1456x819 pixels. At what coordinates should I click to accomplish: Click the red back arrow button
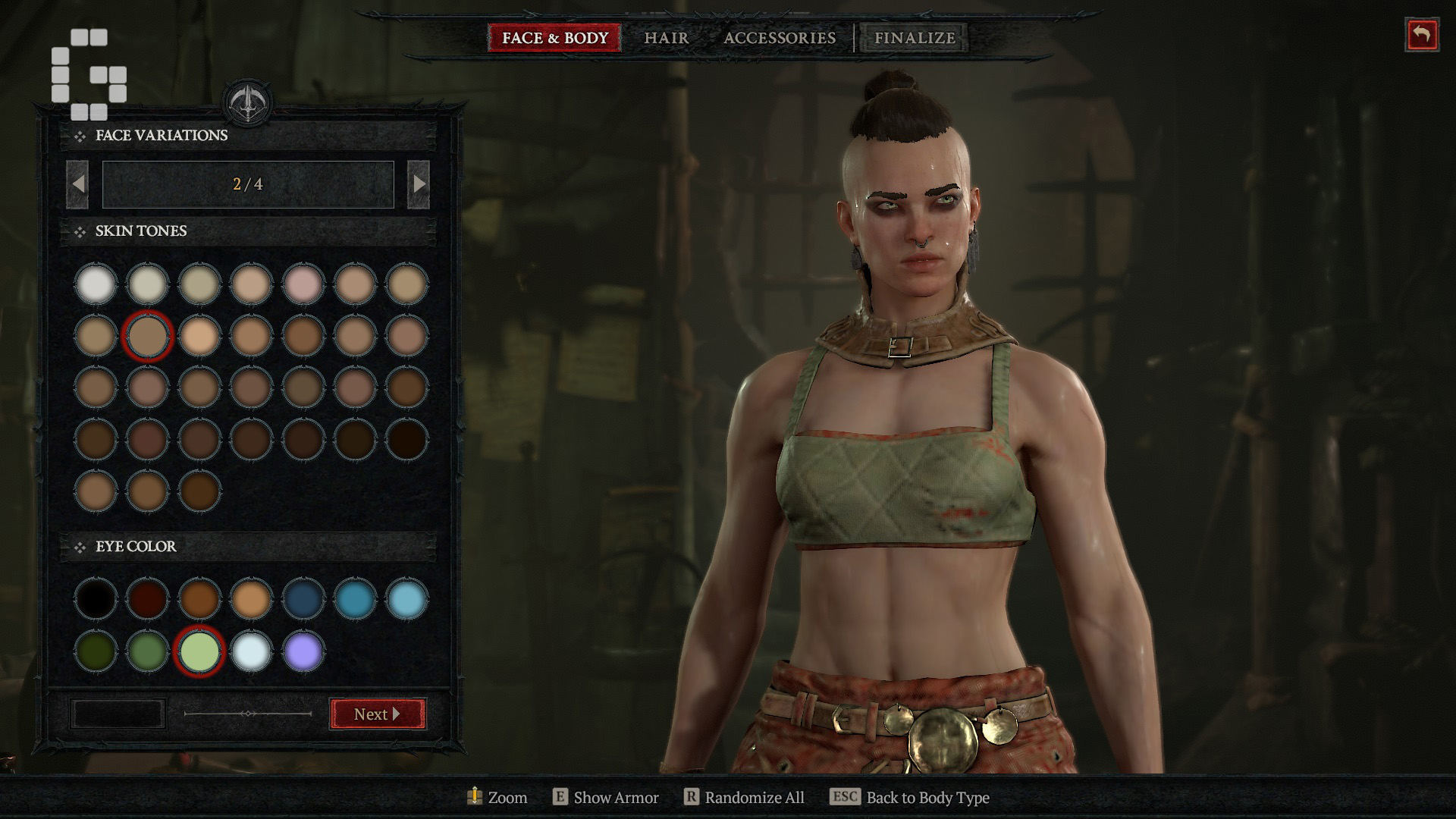pyautogui.click(x=1421, y=35)
